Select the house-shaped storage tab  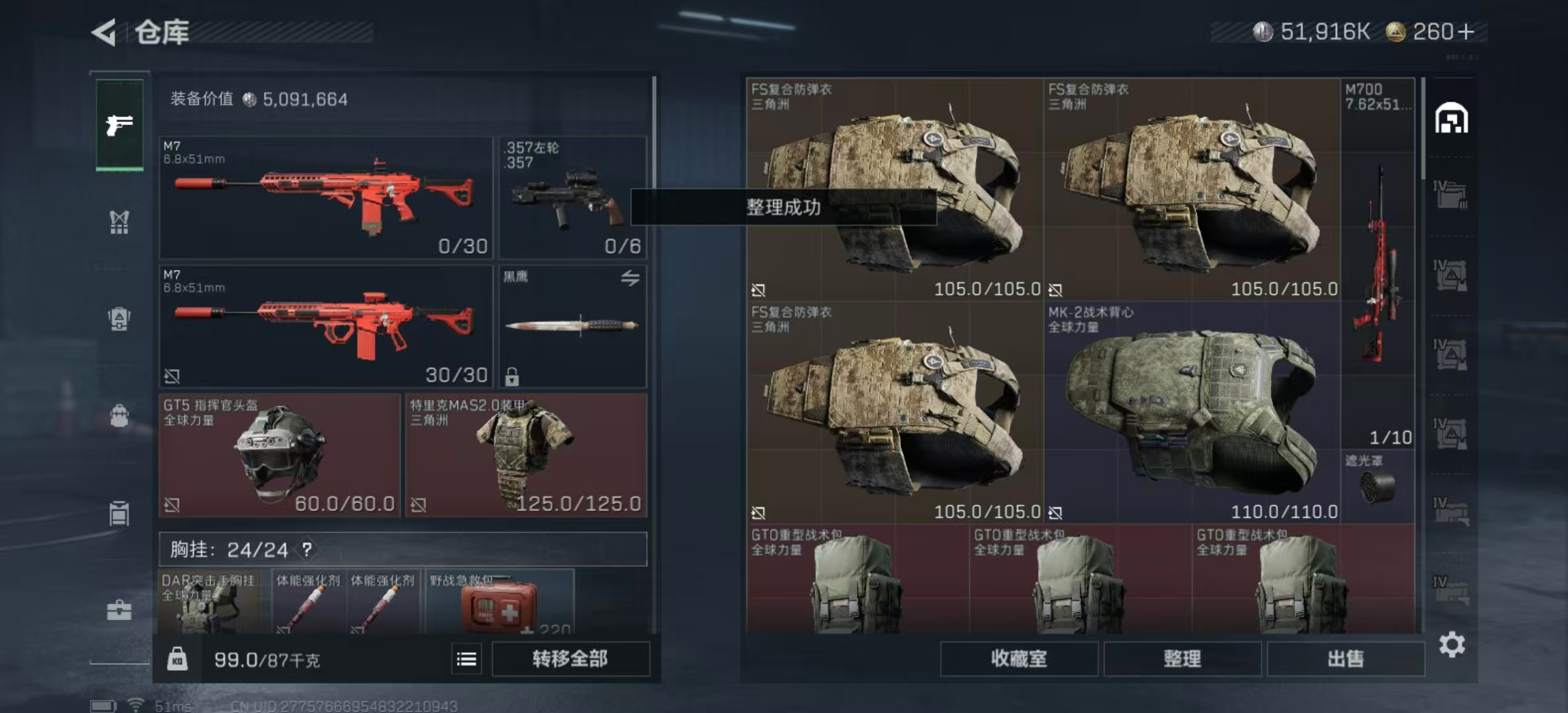1451,119
